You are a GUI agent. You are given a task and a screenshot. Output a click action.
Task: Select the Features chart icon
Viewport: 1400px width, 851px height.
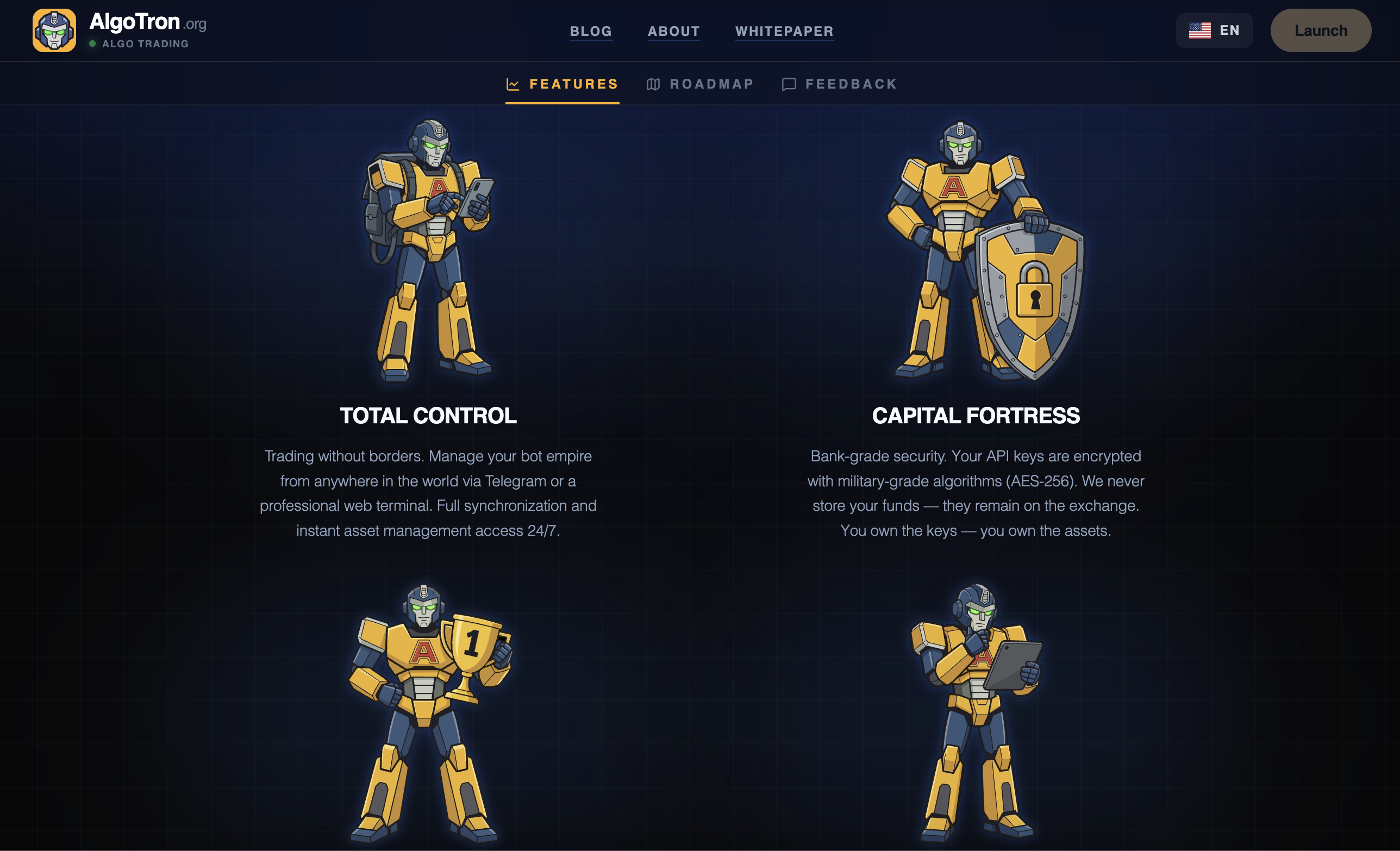512,84
